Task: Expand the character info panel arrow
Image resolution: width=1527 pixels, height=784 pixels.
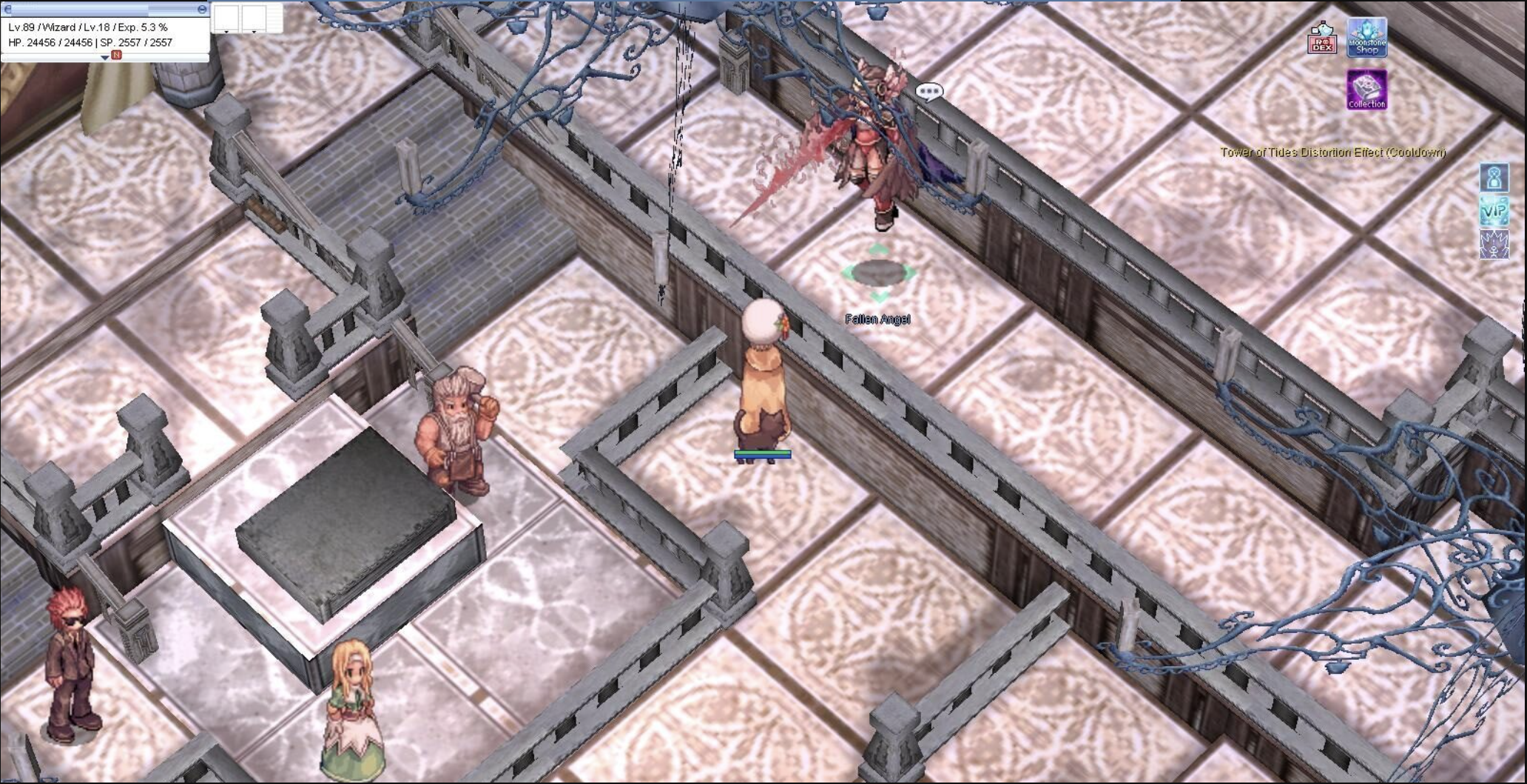Action: coord(104,57)
